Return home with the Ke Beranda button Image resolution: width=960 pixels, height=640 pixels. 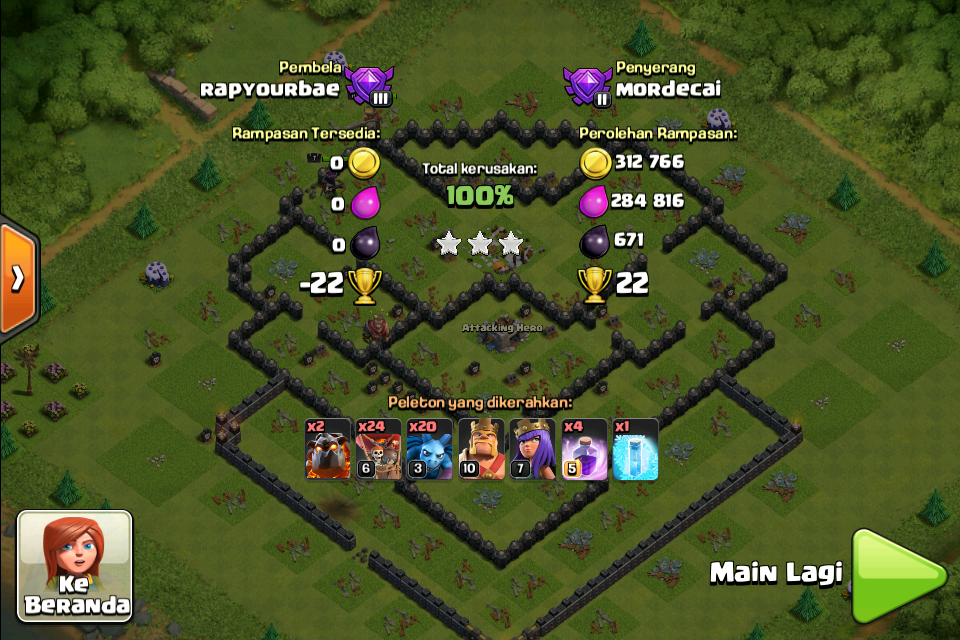click(75, 567)
